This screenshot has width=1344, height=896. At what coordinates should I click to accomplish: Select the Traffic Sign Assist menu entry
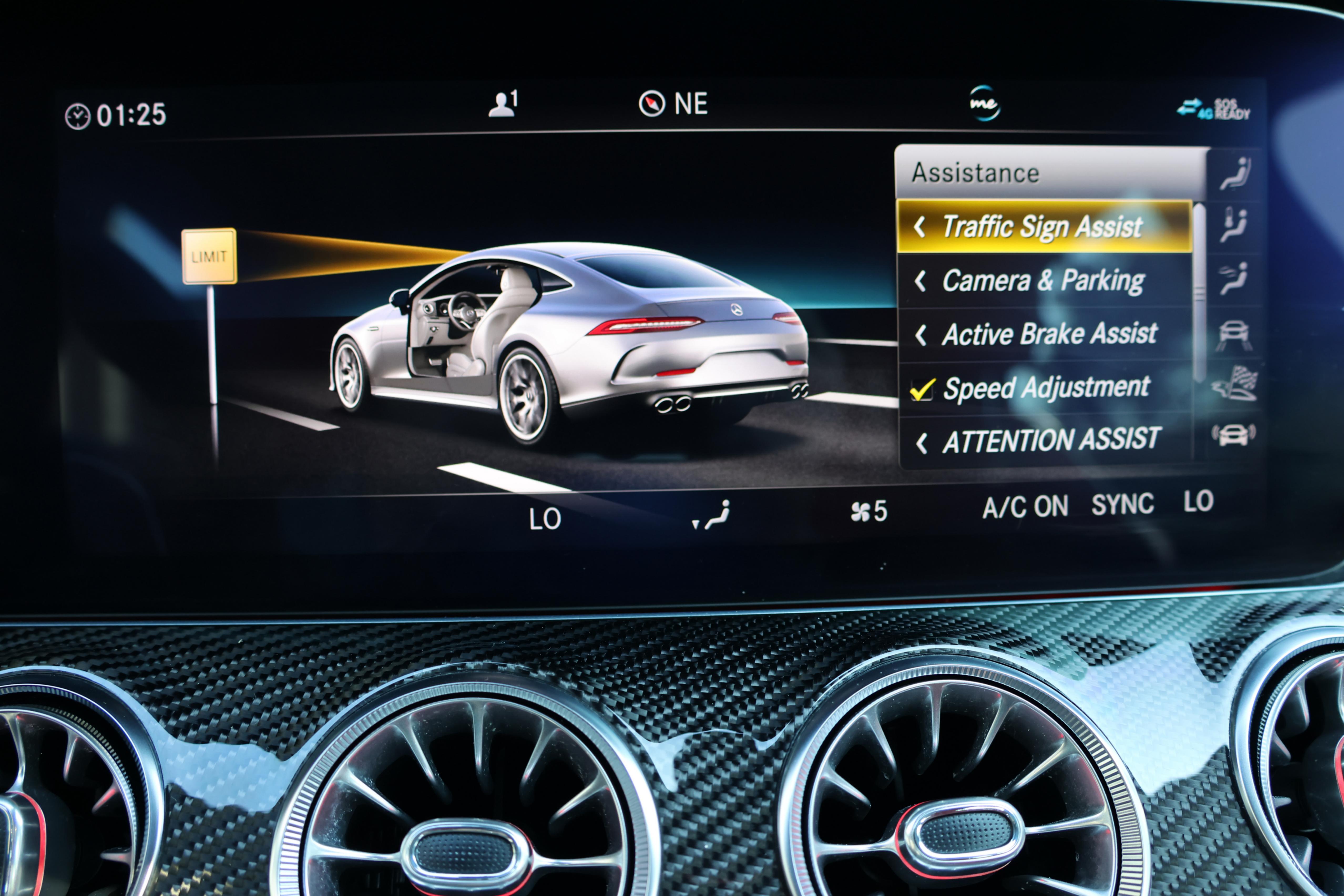coord(1043,226)
